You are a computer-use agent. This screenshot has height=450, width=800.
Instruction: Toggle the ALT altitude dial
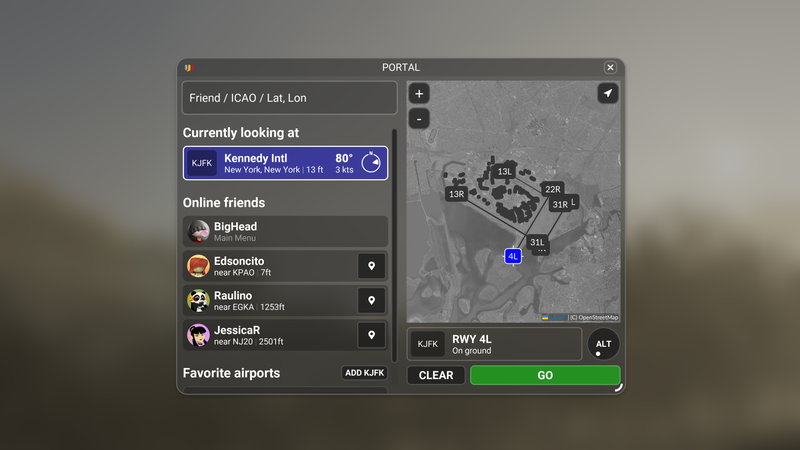[x=603, y=344]
